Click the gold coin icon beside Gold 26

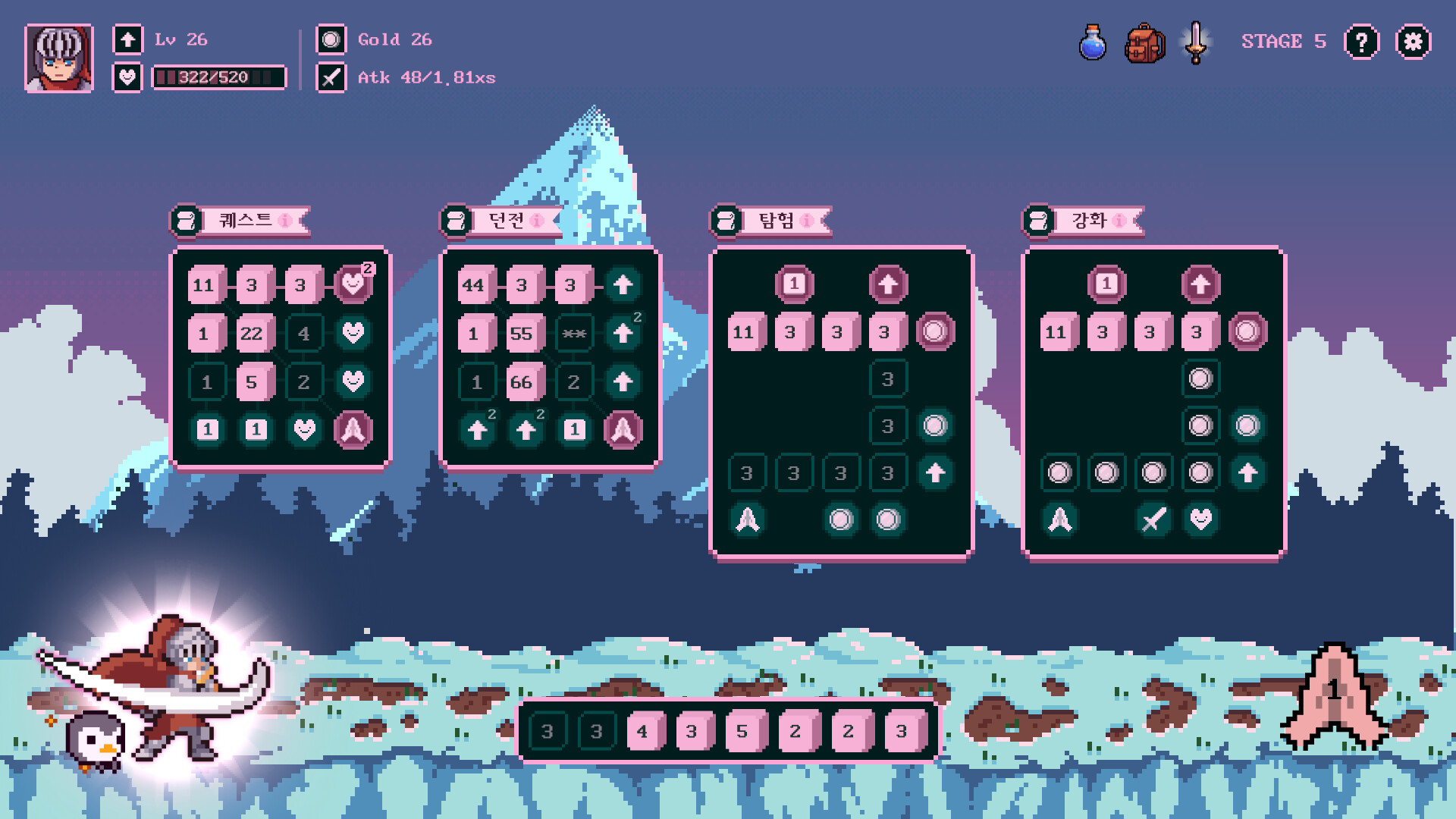click(x=331, y=39)
